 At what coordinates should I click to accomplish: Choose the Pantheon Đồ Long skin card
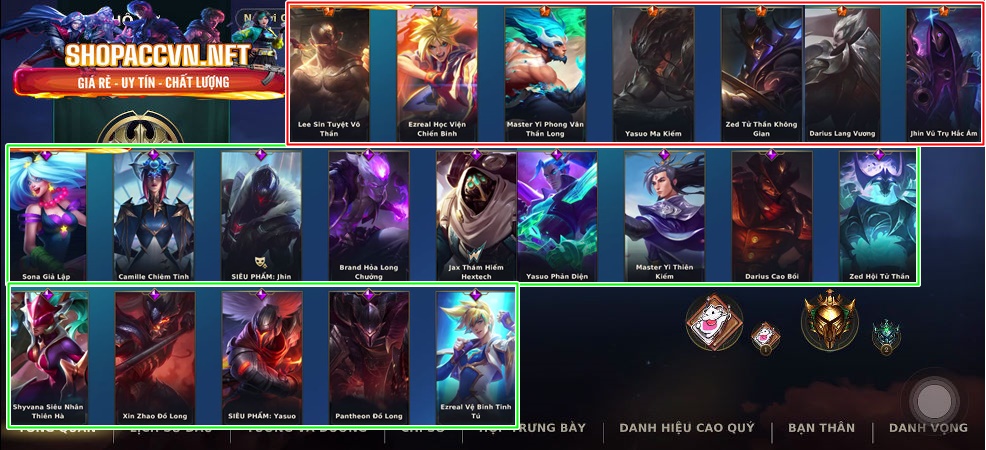coord(369,356)
